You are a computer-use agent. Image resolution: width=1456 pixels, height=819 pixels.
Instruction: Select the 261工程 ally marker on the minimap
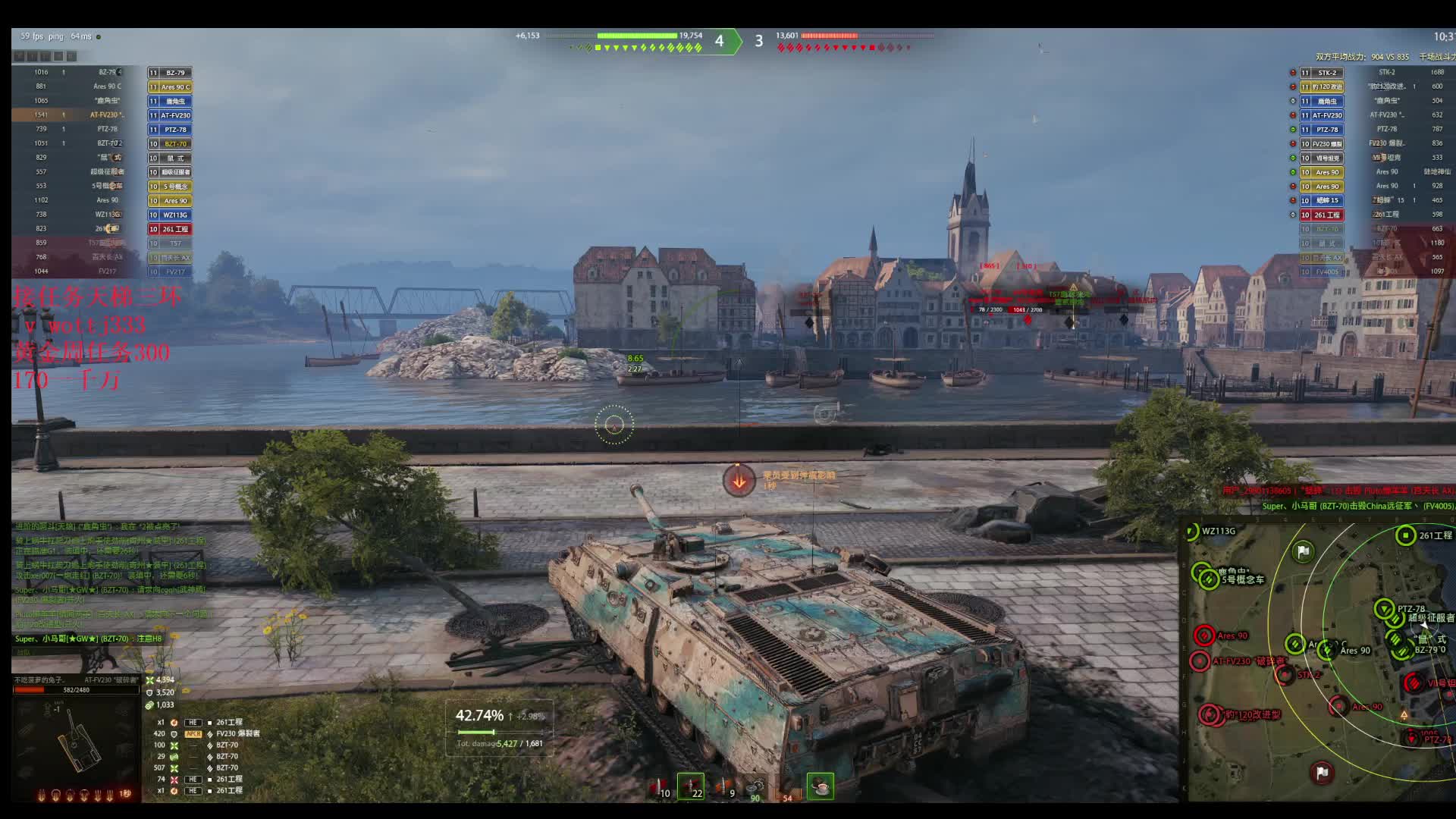[x=1405, y=535]
